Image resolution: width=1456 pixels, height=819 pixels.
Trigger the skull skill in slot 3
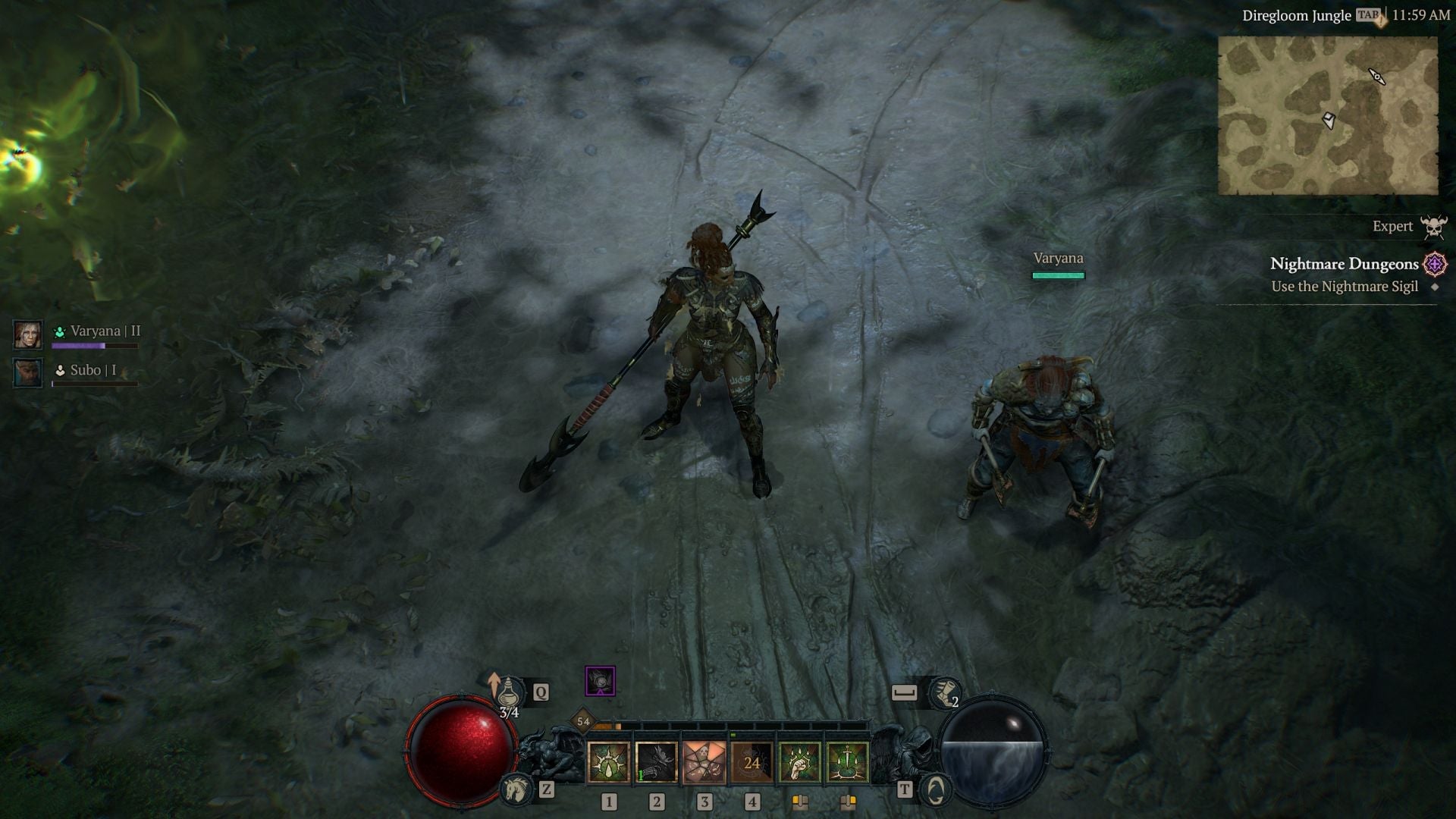click(704, 762)
